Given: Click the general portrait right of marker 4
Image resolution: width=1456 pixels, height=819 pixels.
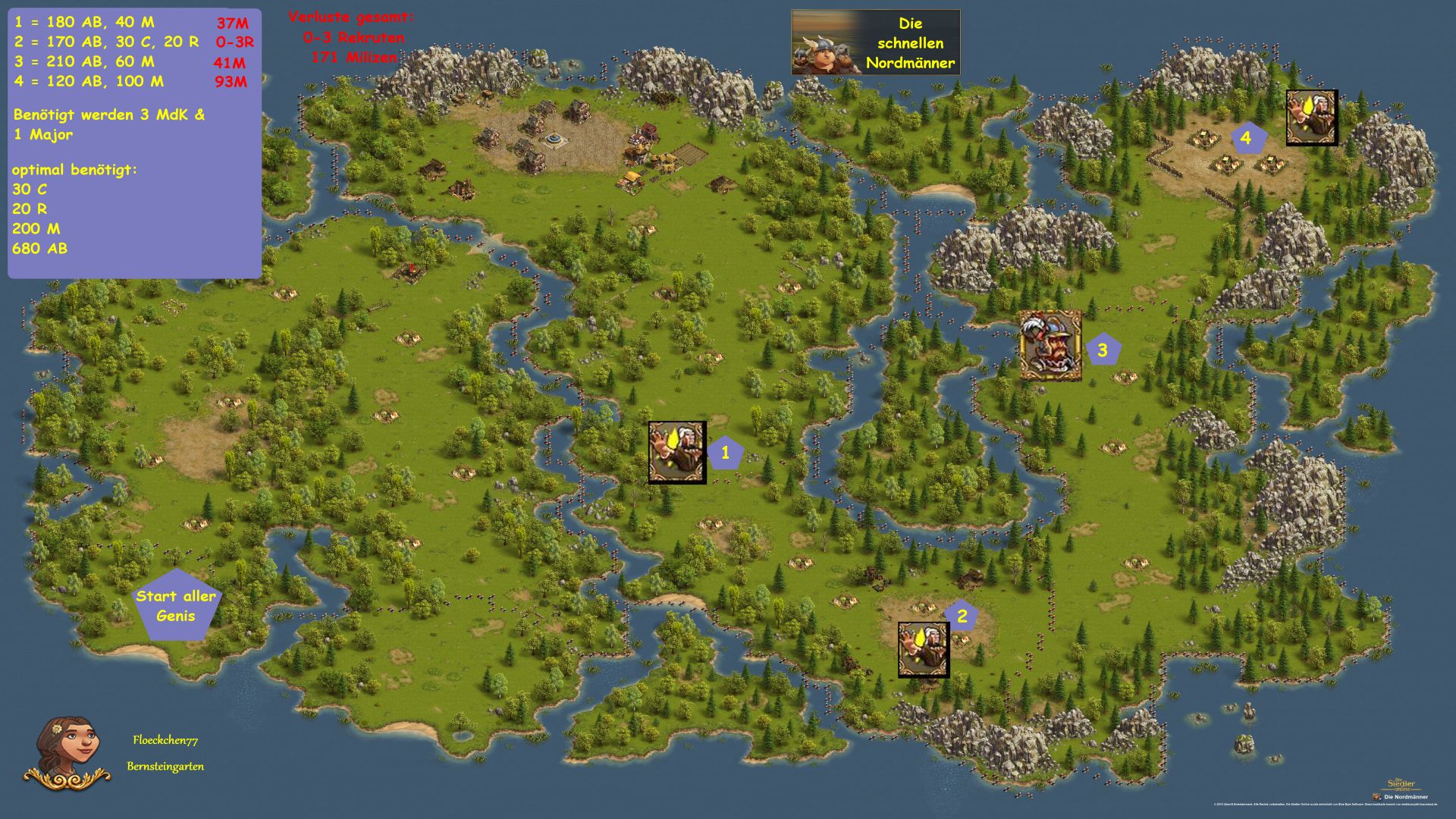Looking at the screenshot, I should coord(1312,118).
